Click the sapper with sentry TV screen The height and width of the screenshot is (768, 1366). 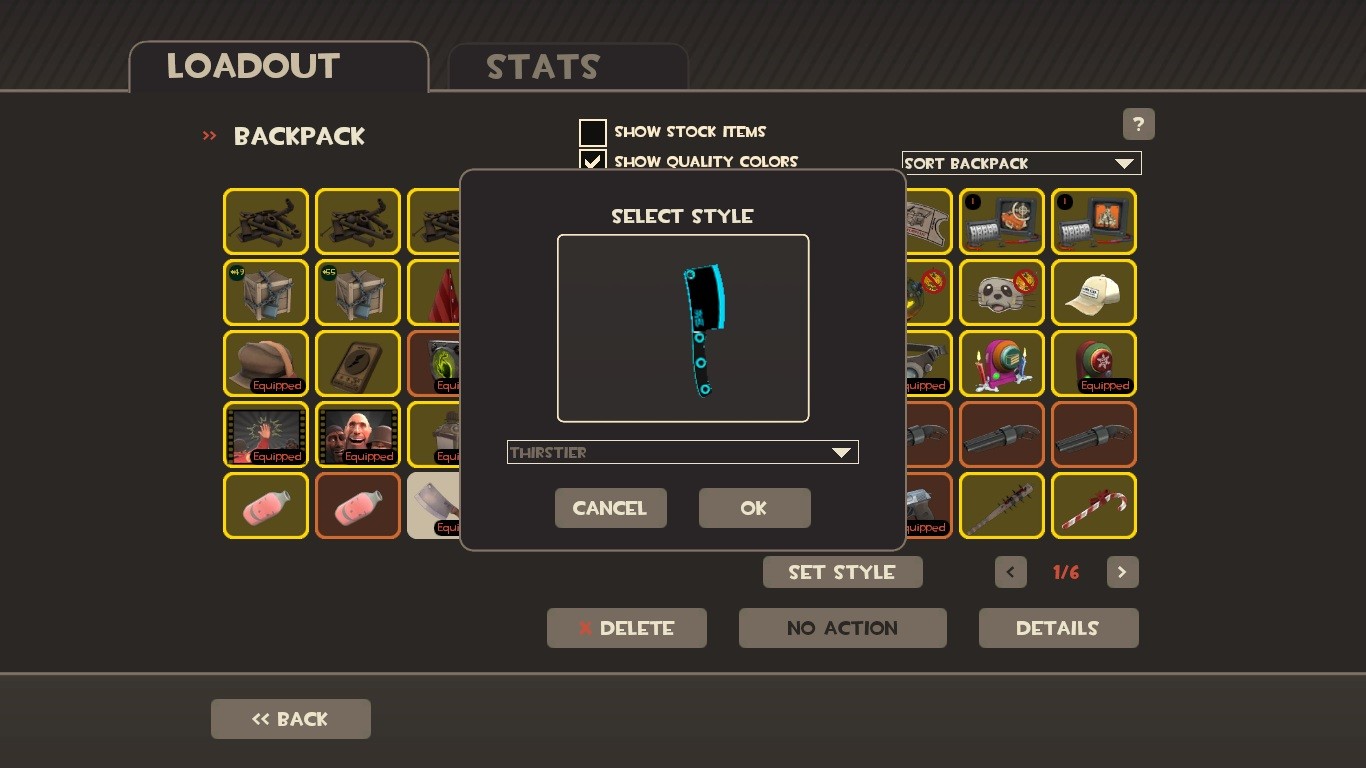click(x=1001, y=221)
